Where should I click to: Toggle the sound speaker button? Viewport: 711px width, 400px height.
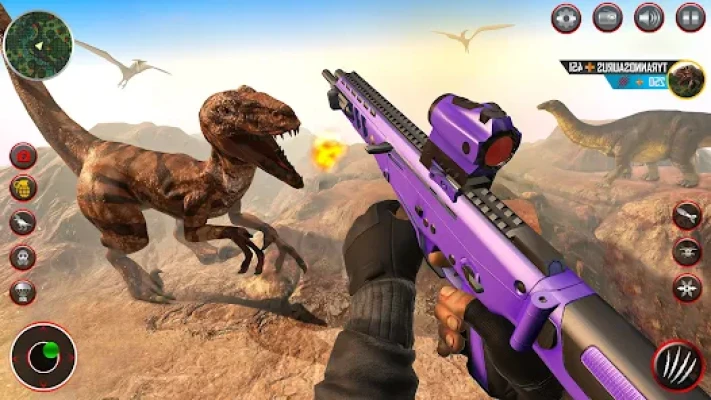point(649,17)
